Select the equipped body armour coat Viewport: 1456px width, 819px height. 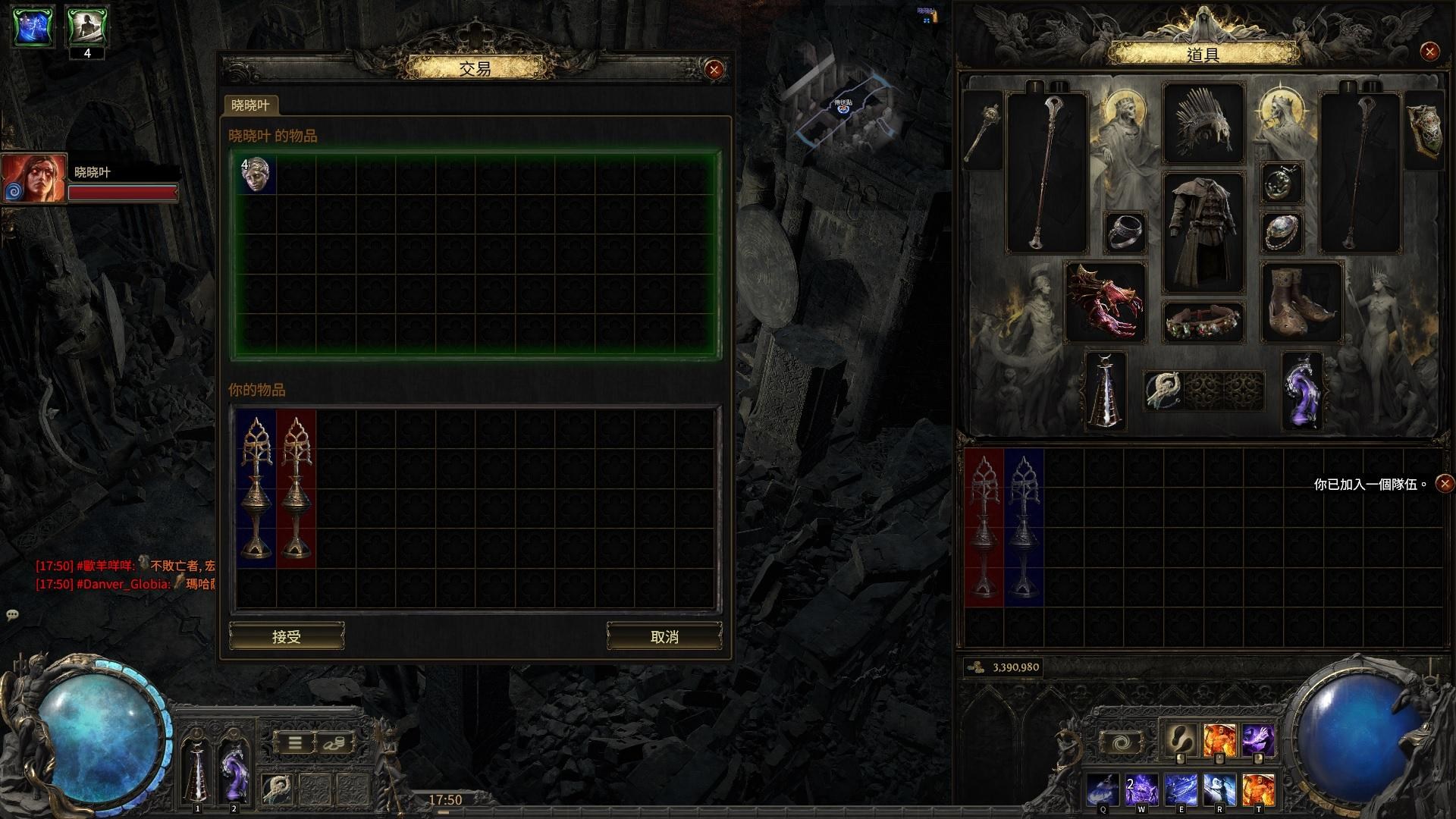1203,232
